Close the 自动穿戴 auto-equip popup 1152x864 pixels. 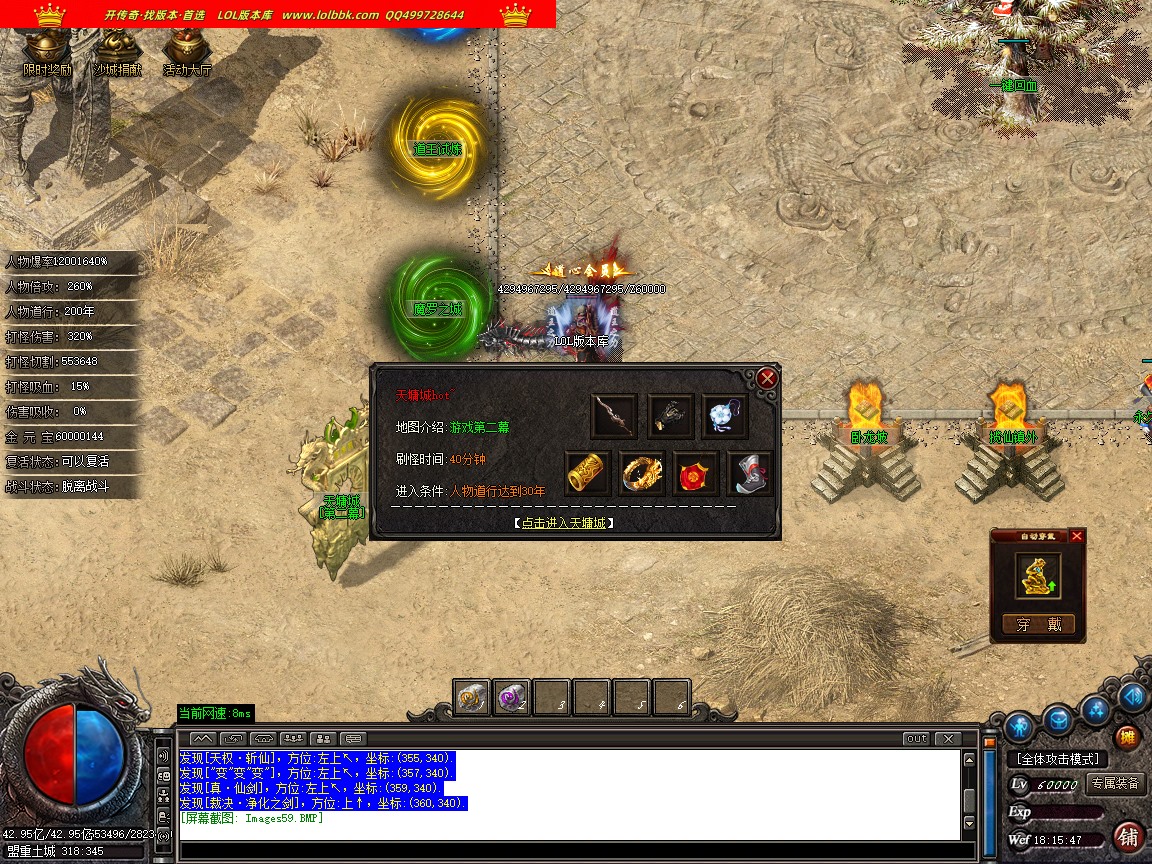coord(1076,536)
